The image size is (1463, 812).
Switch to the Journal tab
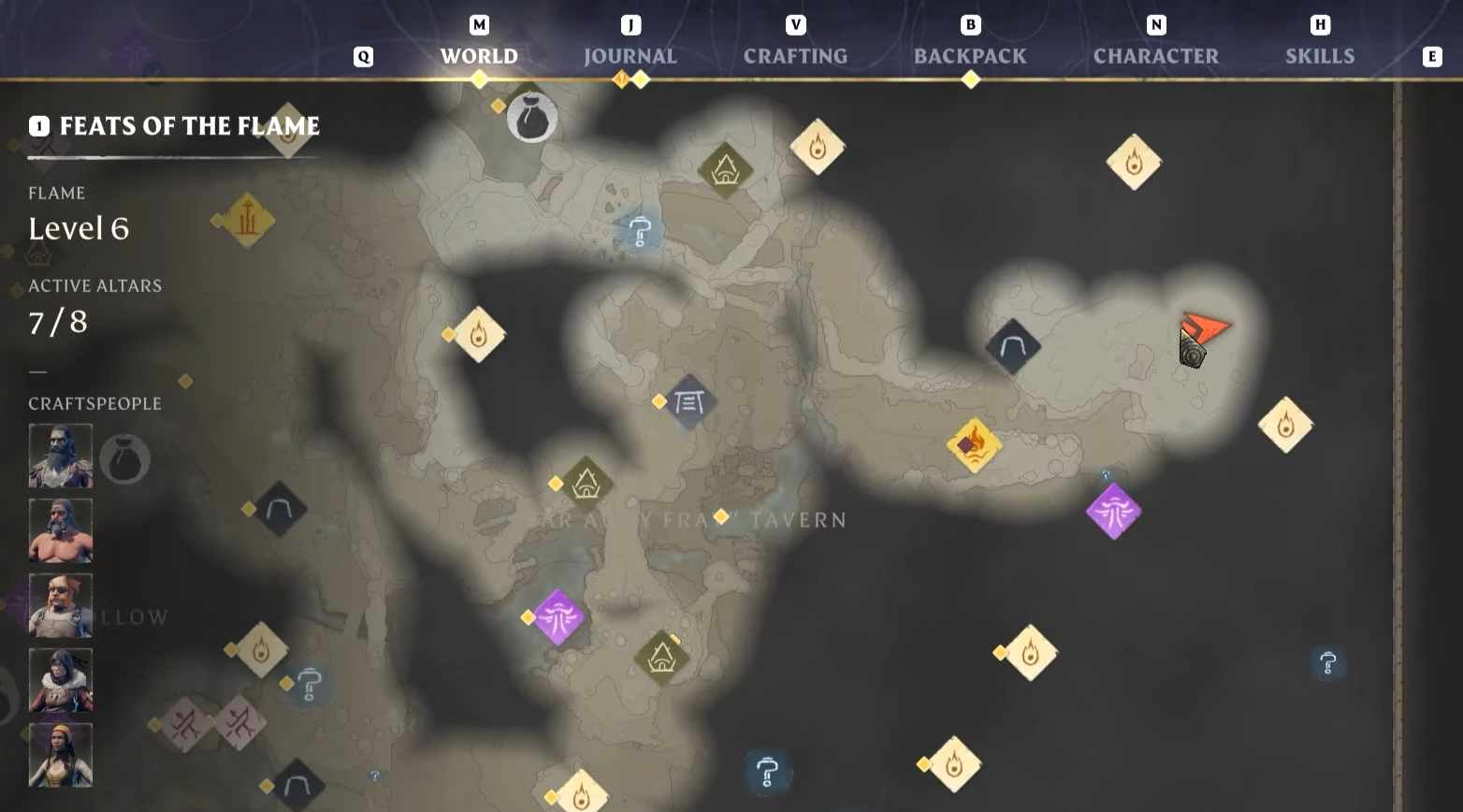[630, 56]
